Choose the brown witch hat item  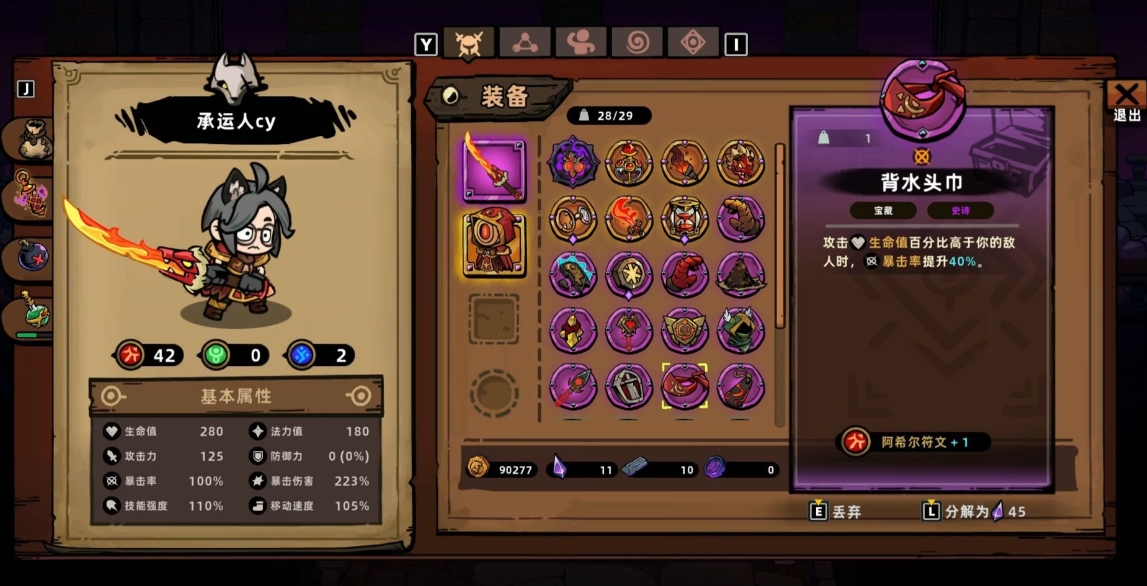(x=740, y=274)
